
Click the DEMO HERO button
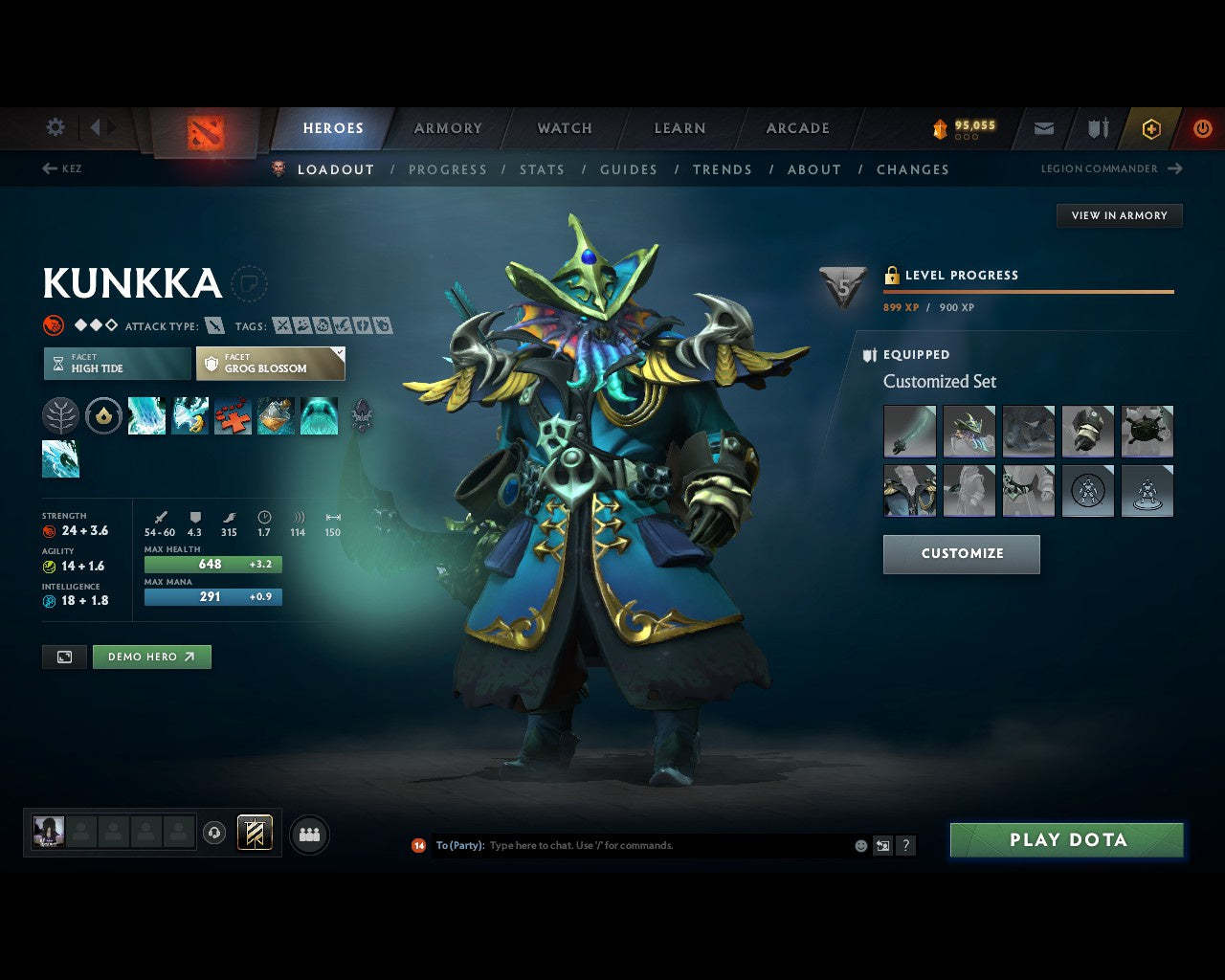click(151, 657)
